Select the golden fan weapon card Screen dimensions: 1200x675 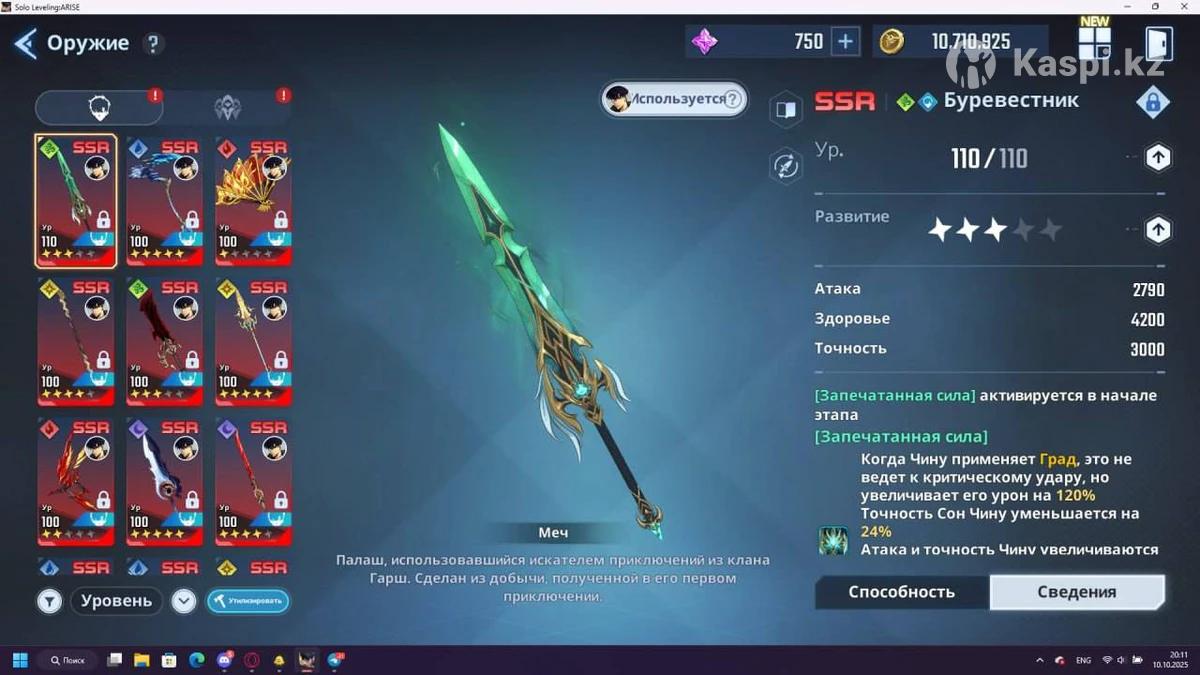253,201
